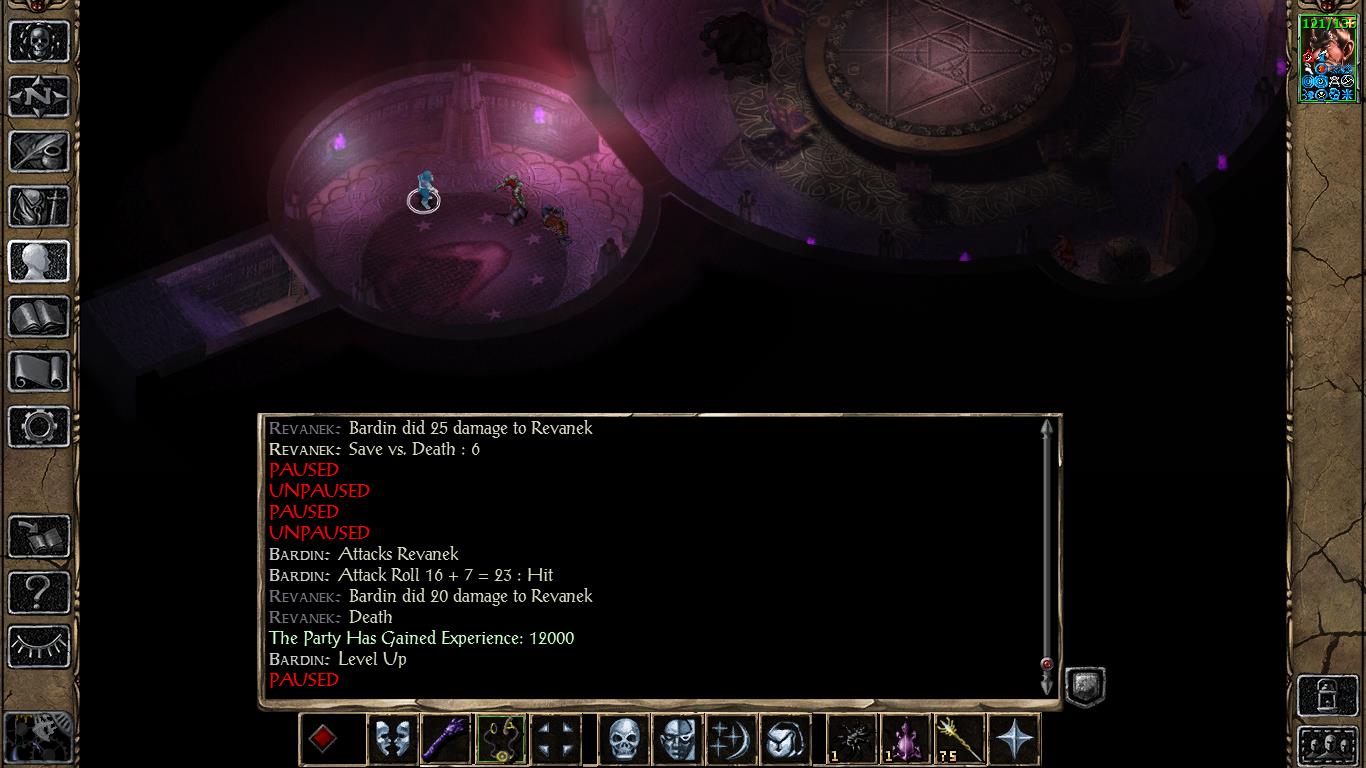The width and height of the screenshot is (1366, 768).
Task: Use the quick item with 75 charges
Action: pos(959,740)
